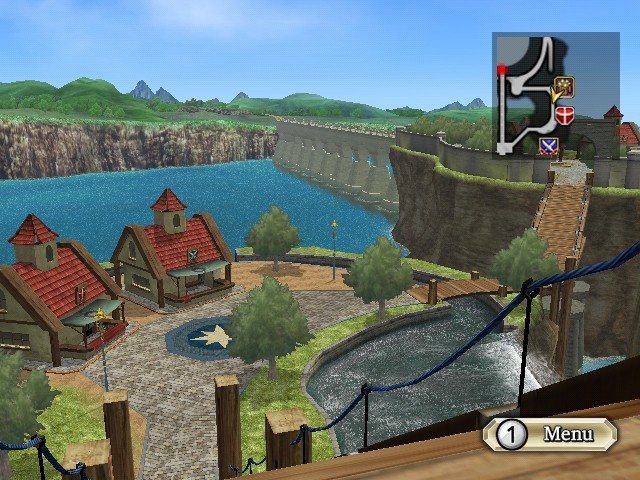Viewport: 640px width, 480px height.
Task: Click the minimap panel
Action: 555,95
